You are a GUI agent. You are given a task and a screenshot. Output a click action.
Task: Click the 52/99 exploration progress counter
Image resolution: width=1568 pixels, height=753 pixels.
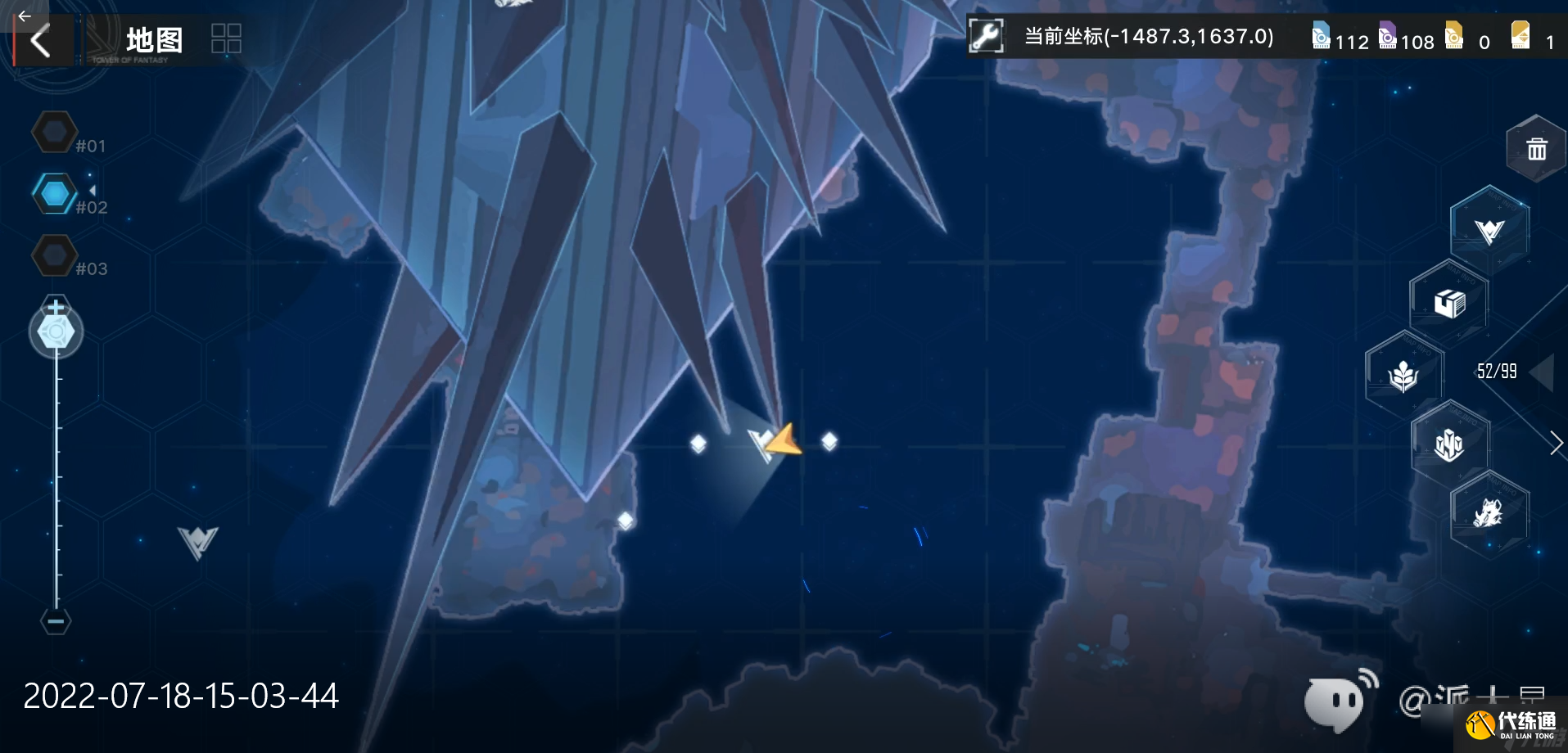1498,371
